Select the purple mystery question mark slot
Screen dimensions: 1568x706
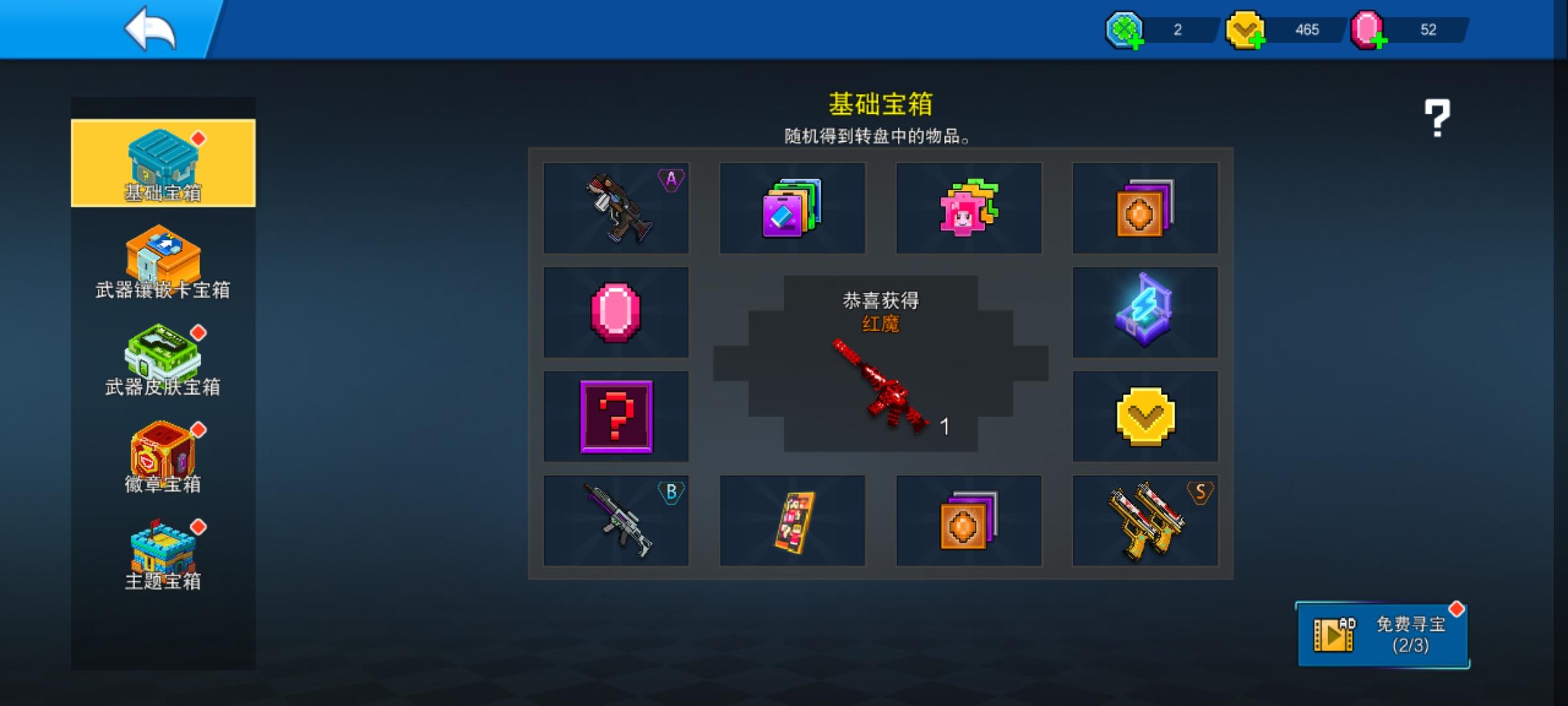click(615, 416)
